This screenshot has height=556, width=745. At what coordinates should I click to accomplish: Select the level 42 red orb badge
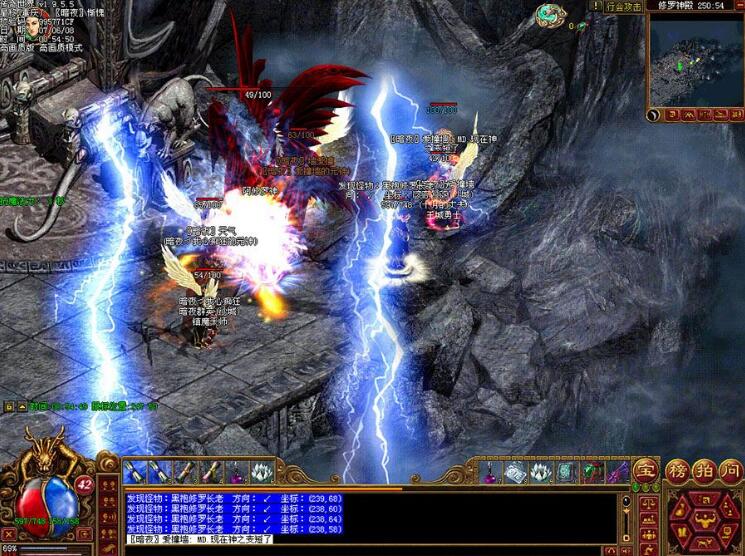pos(84,484)
